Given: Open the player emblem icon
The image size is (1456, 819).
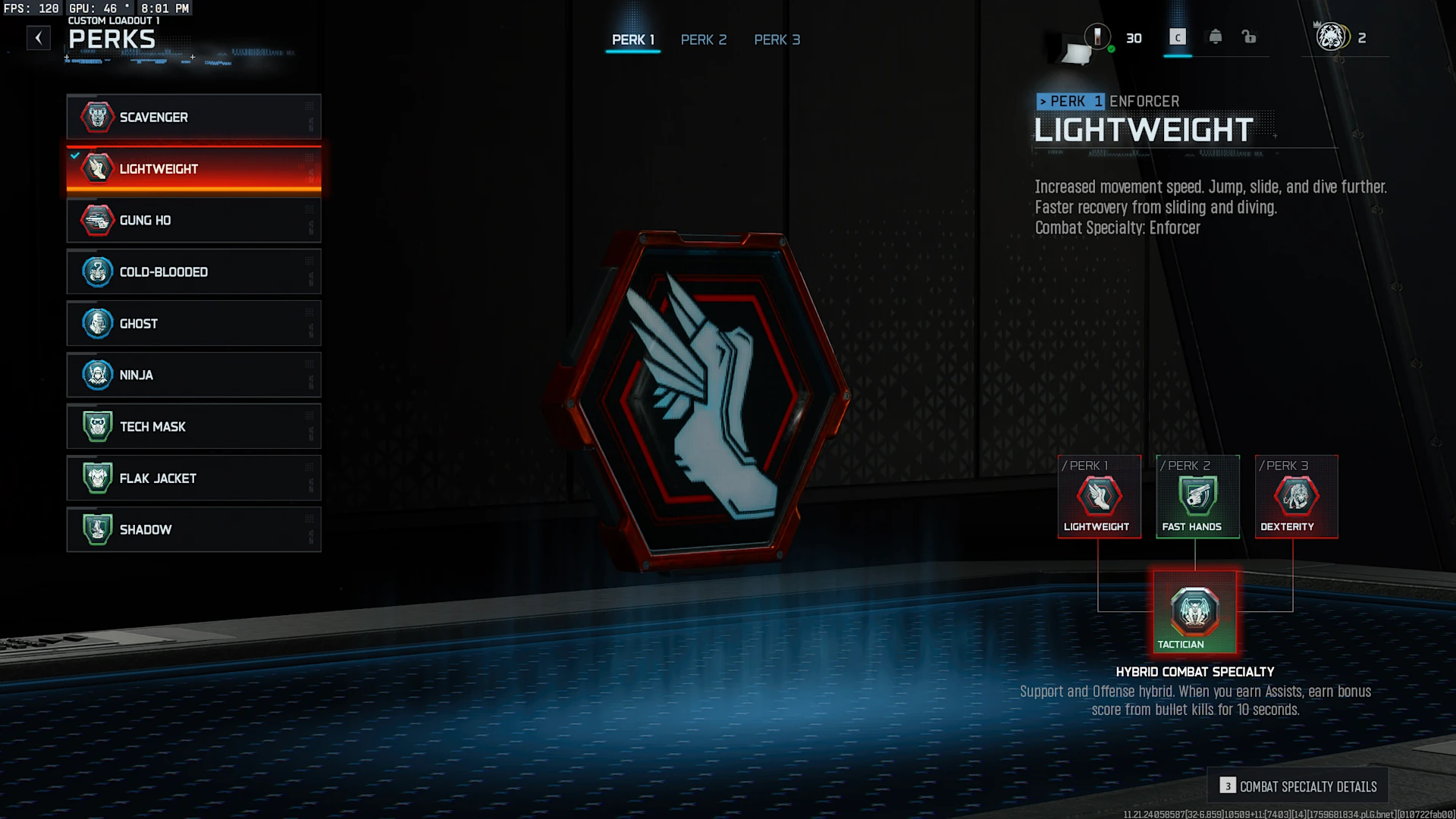Looking at the screenshot, I should pos(1330,37).
